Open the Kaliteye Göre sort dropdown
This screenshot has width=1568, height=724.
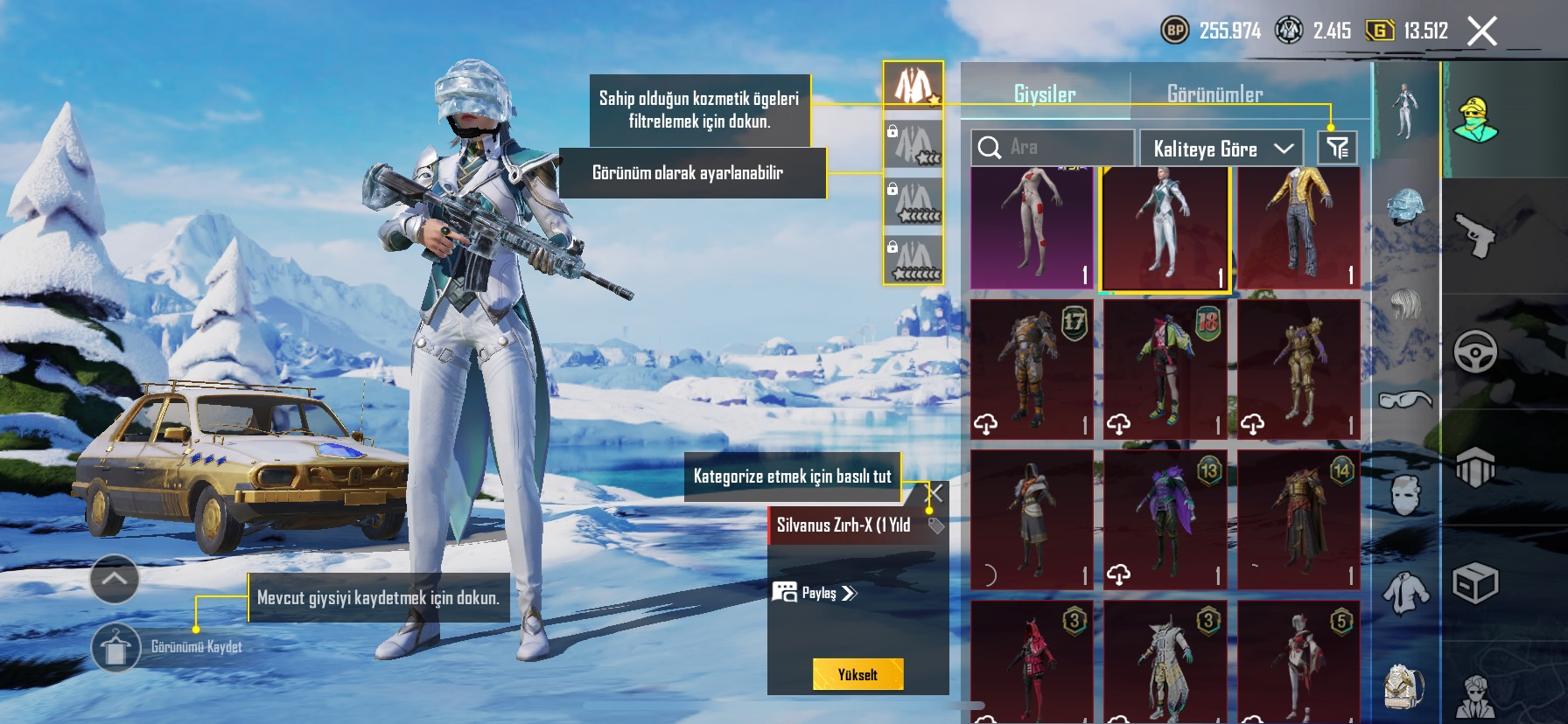point(1221,149)
